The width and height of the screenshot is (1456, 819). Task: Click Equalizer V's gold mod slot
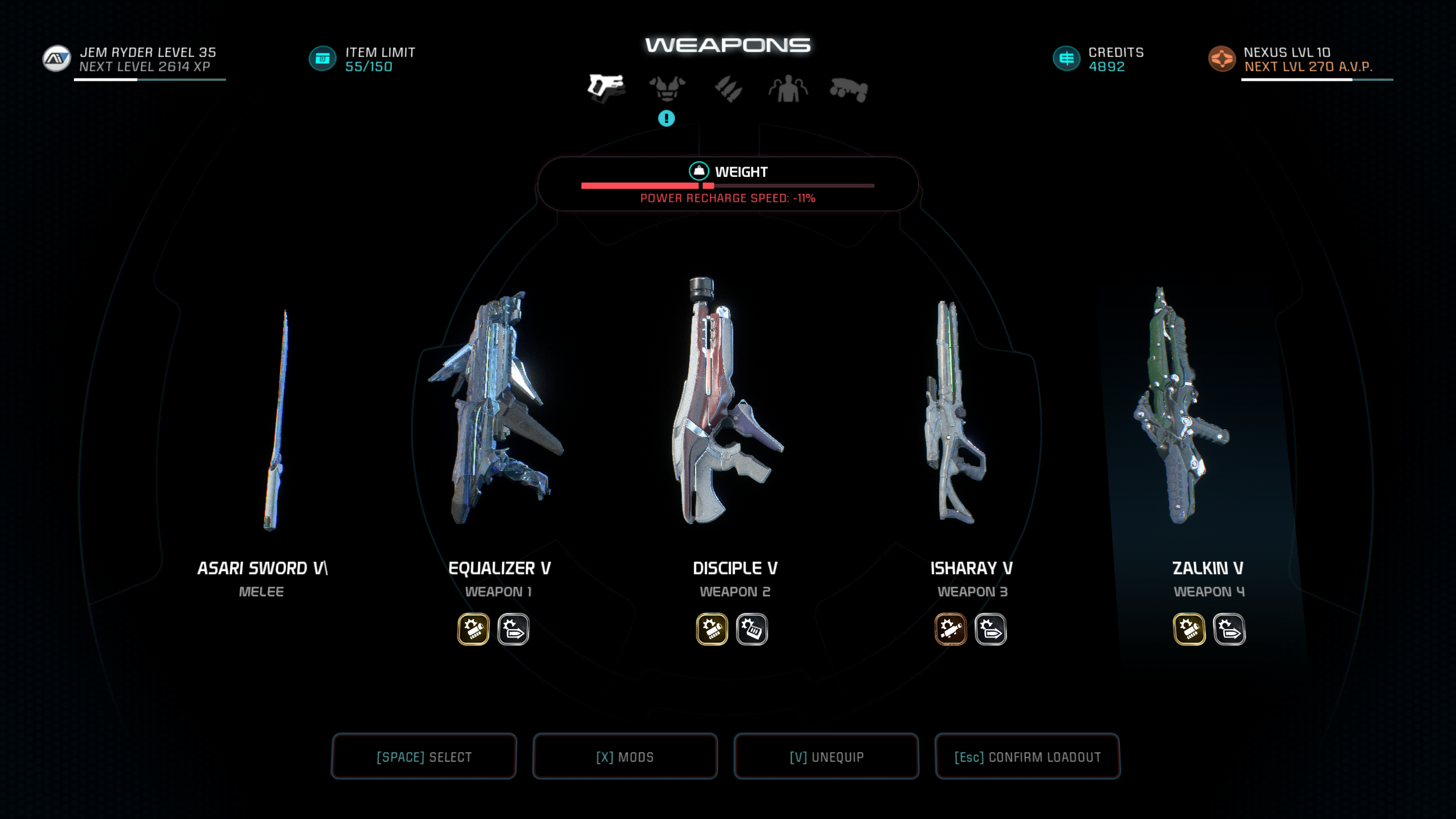473,629
